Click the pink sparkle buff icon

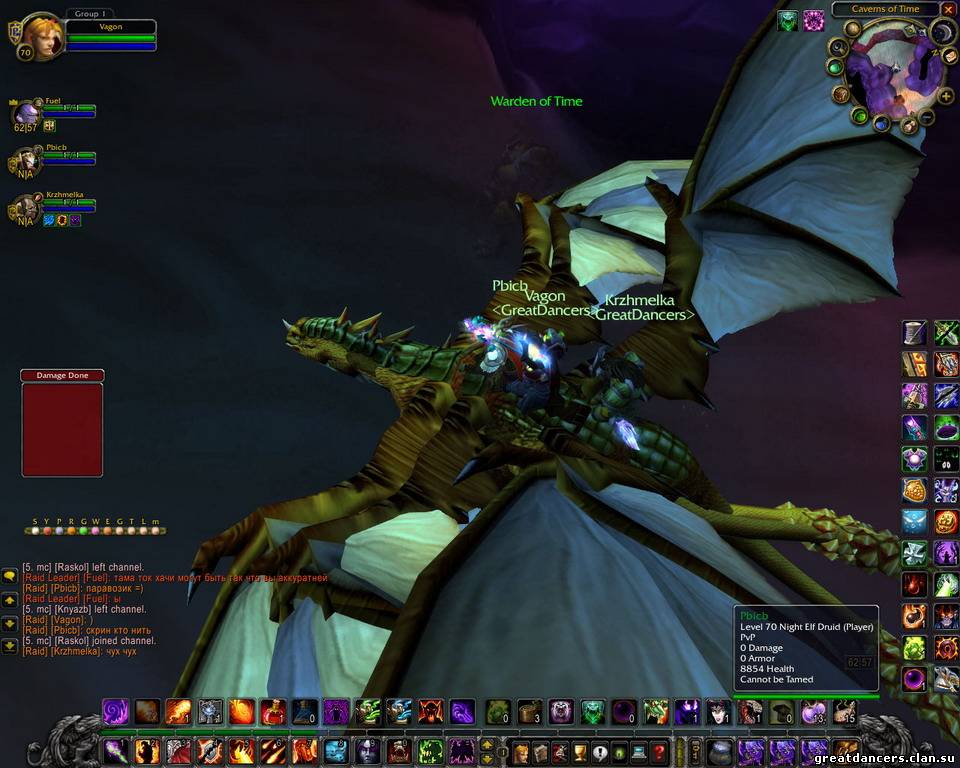click(x=814, y=19)
